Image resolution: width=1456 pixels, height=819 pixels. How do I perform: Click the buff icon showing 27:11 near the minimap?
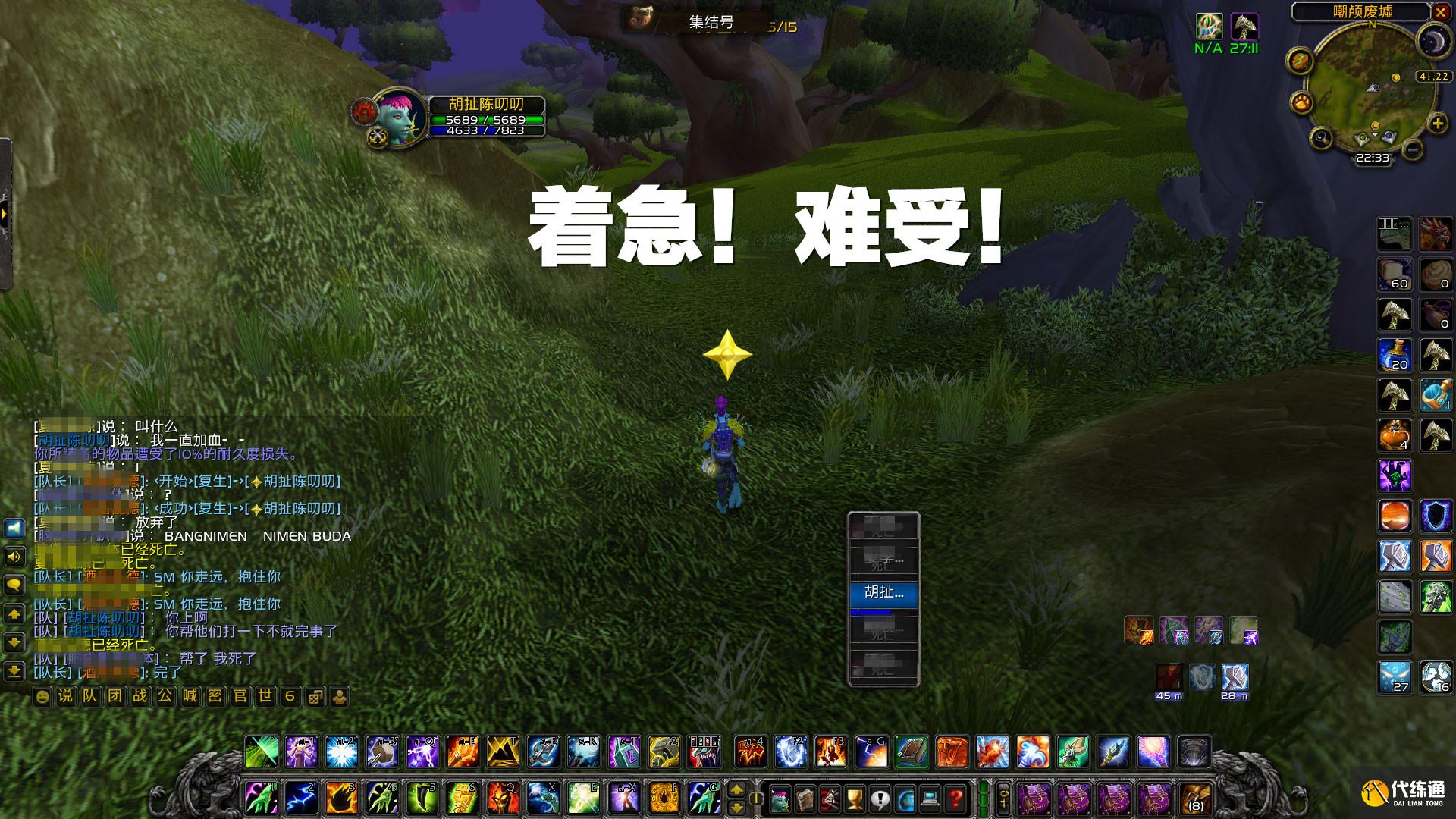point(1245,27)
